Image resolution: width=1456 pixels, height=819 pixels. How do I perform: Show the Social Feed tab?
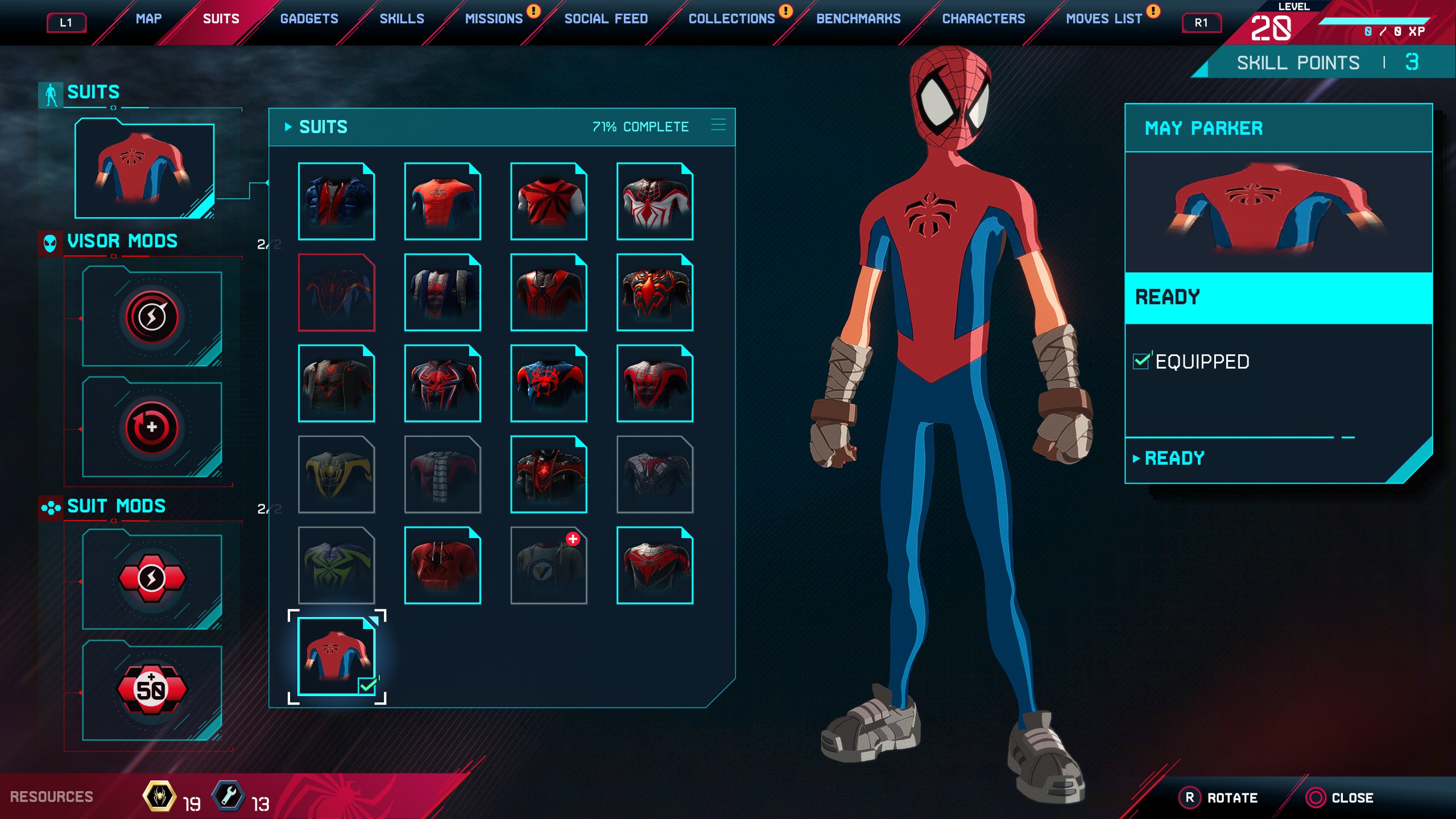tap(606, 19)
